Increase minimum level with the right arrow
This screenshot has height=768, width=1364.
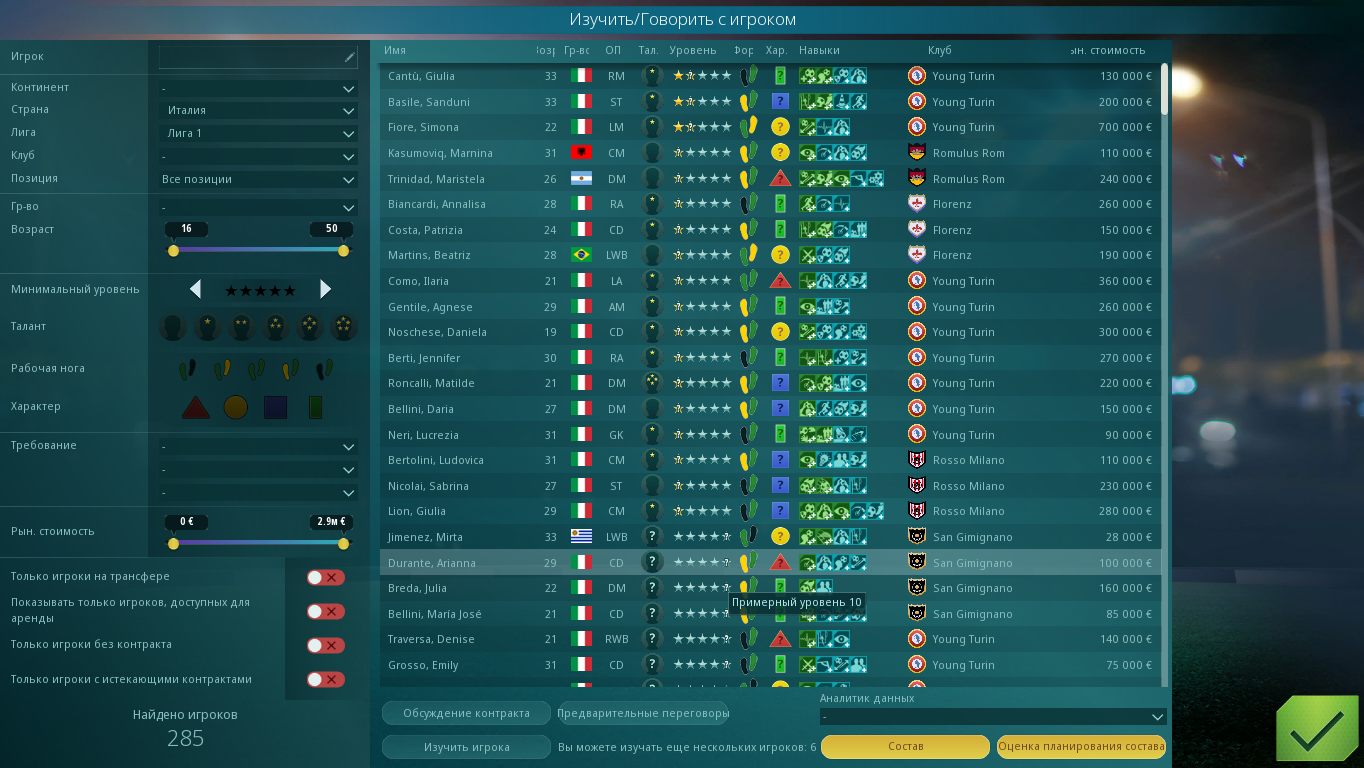(325, 290)
